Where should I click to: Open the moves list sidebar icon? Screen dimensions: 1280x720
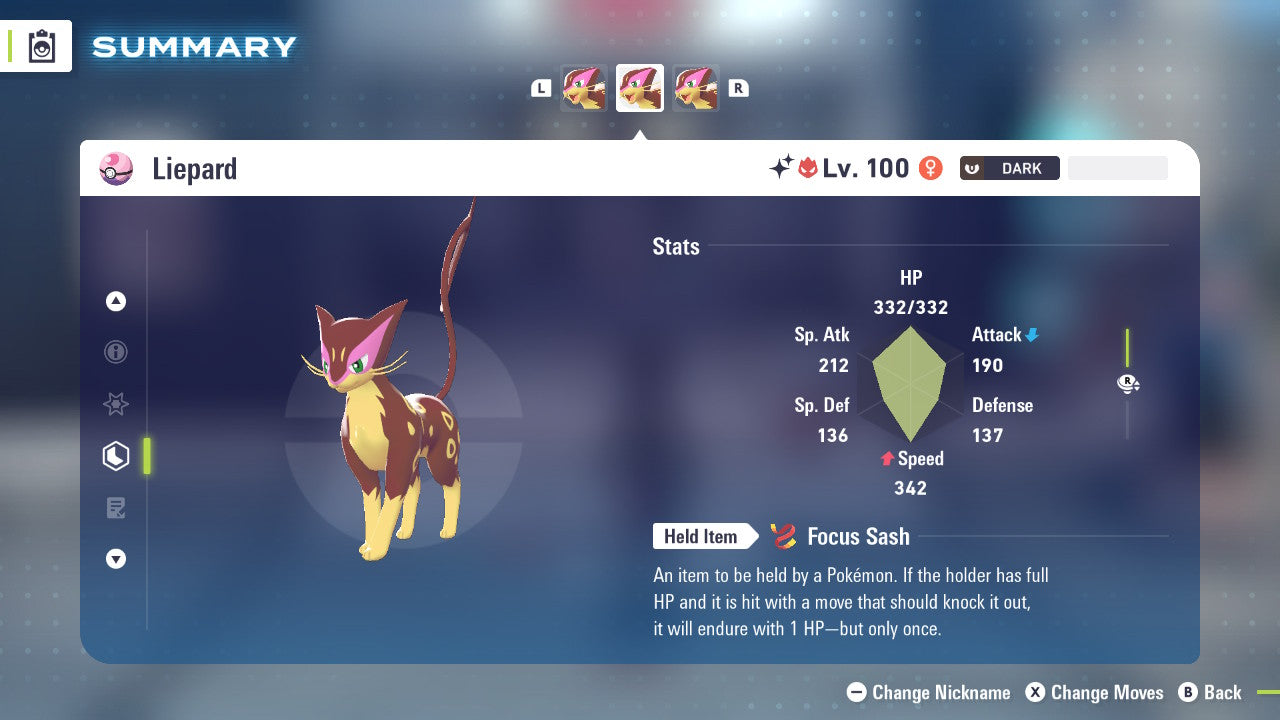(116, 508)
